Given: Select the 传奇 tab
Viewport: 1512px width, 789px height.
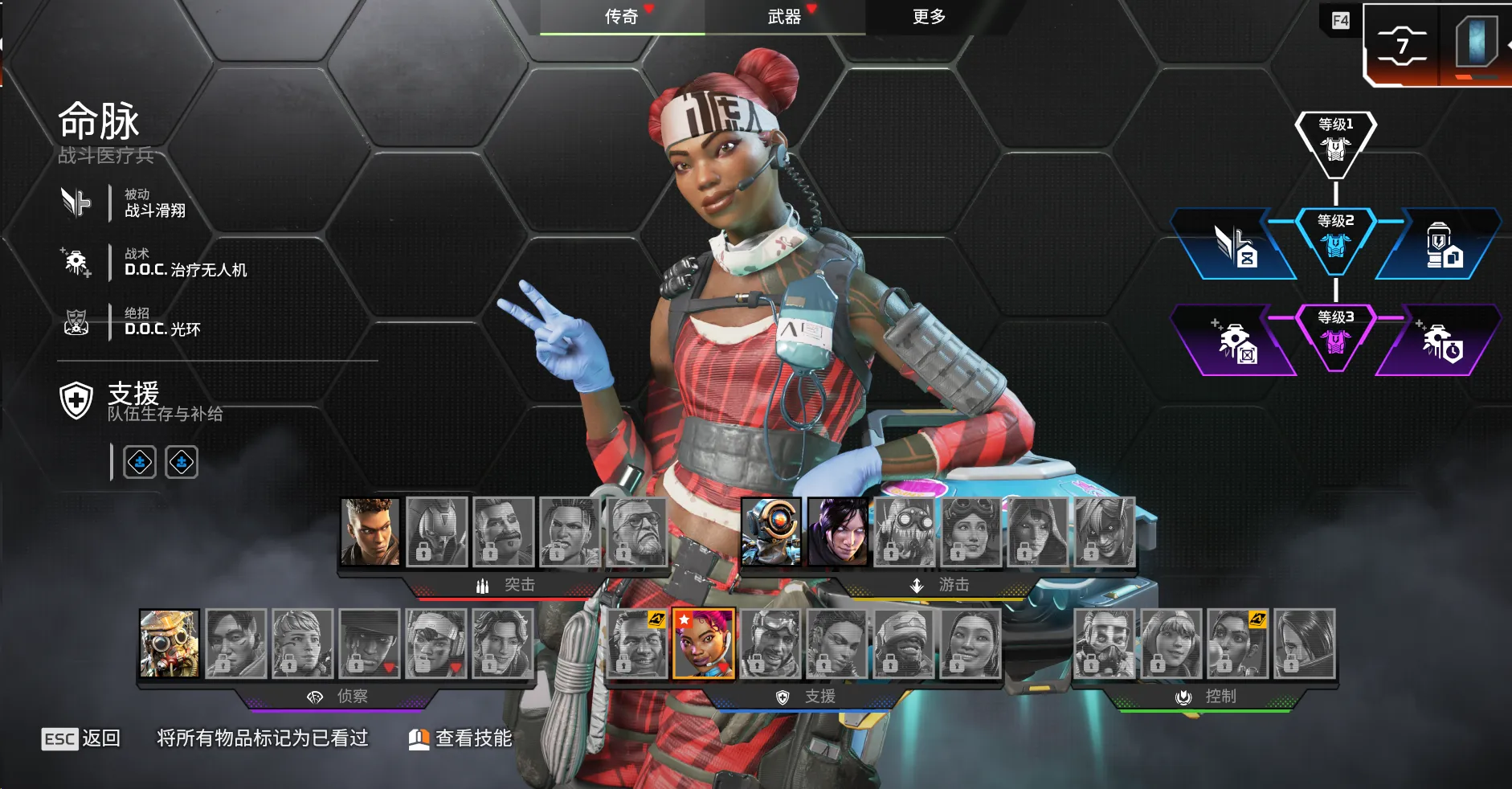Looking at the screenshot, I should tap(622, 17).
